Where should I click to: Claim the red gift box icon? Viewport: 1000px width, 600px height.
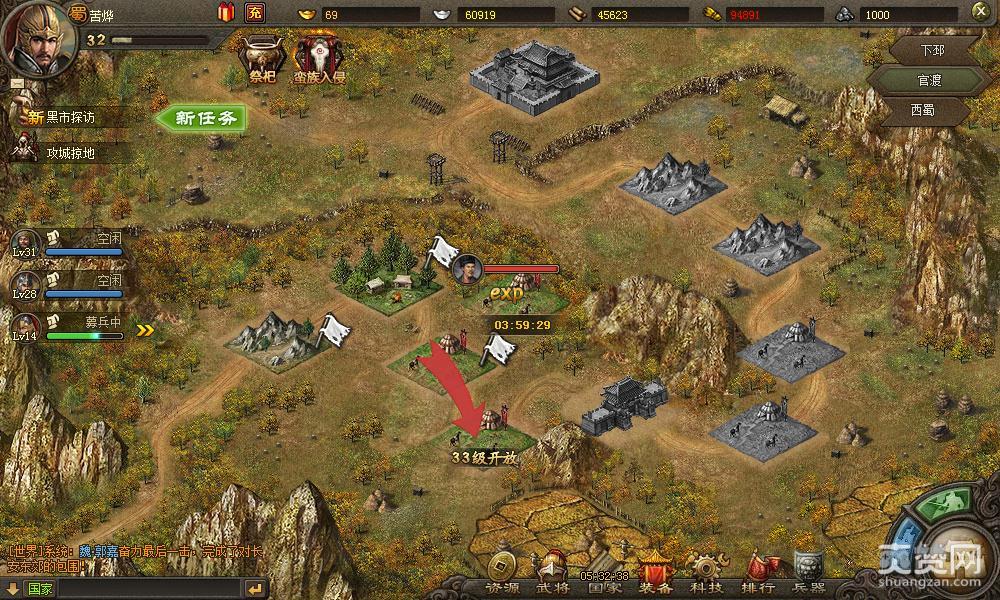click(x=225, y=13)
